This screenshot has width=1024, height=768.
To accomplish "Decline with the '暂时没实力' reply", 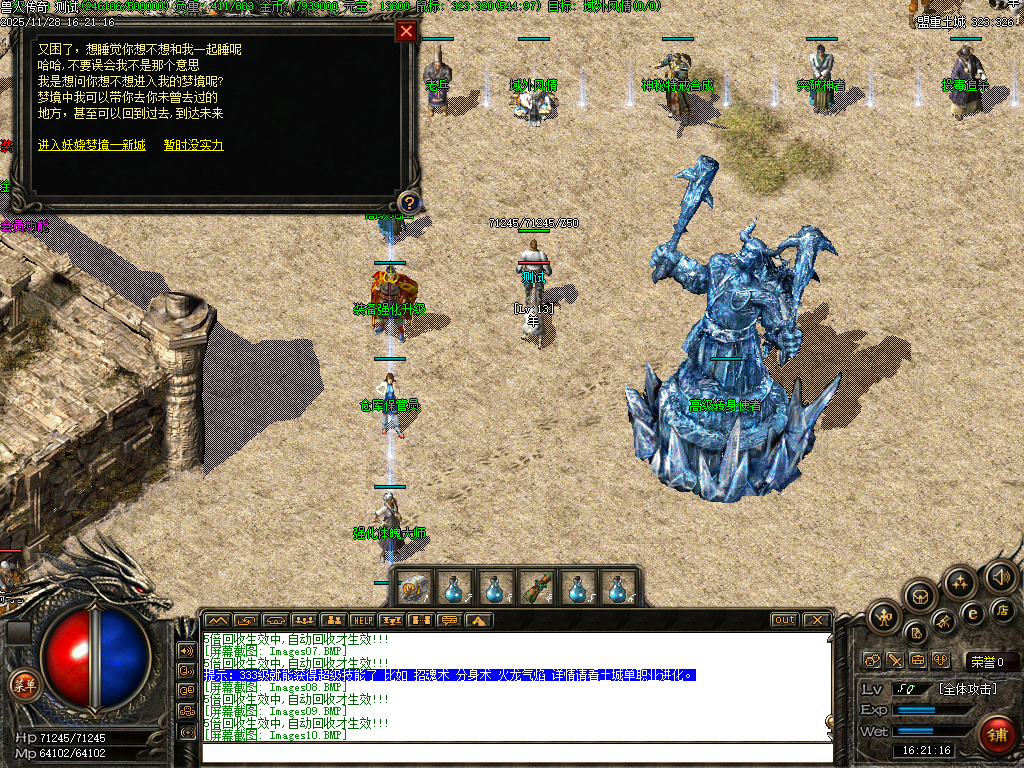I will [194, 145].
